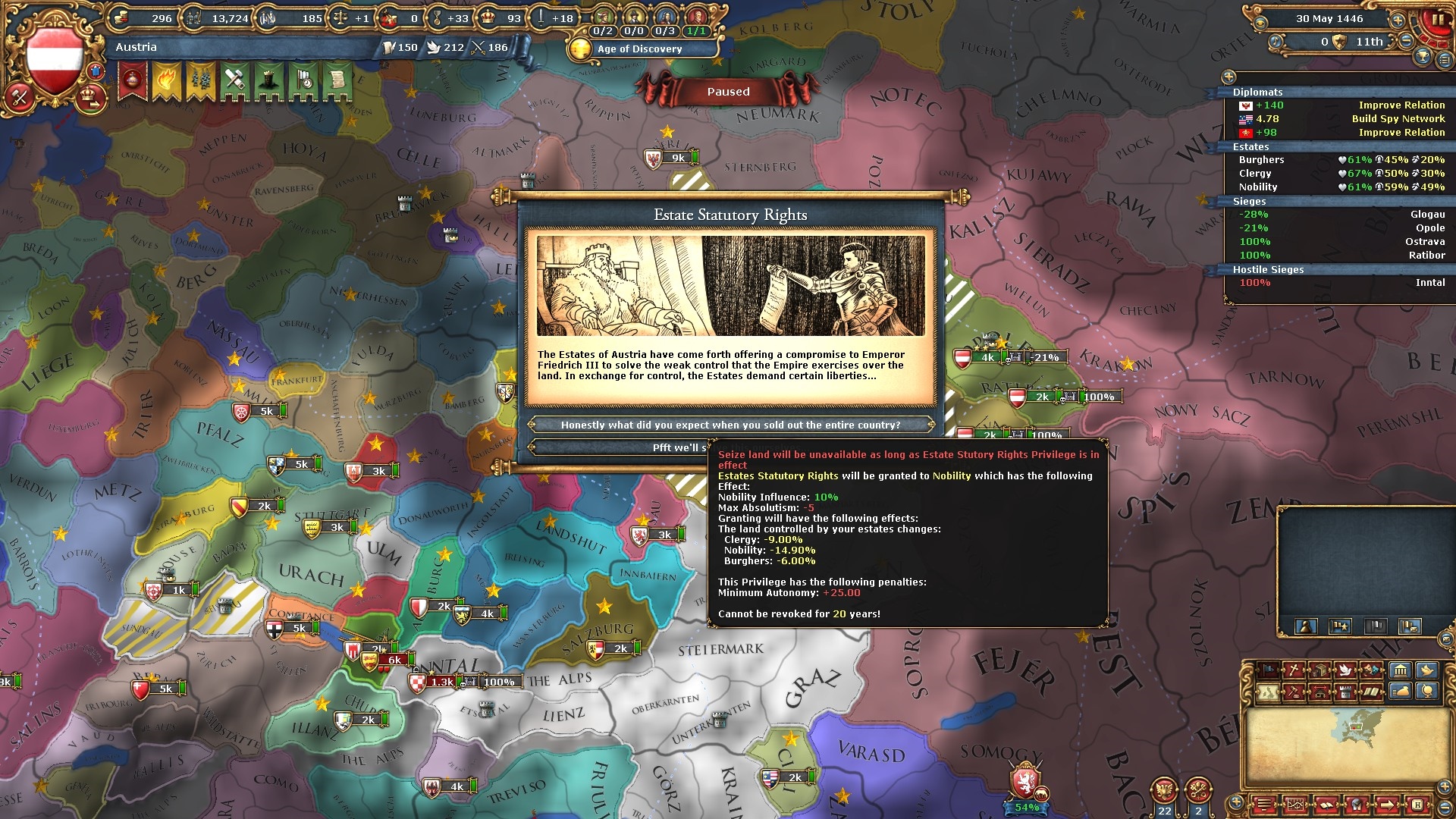
Task: Open the music player note icon
Action: [x=1276, y=42]
